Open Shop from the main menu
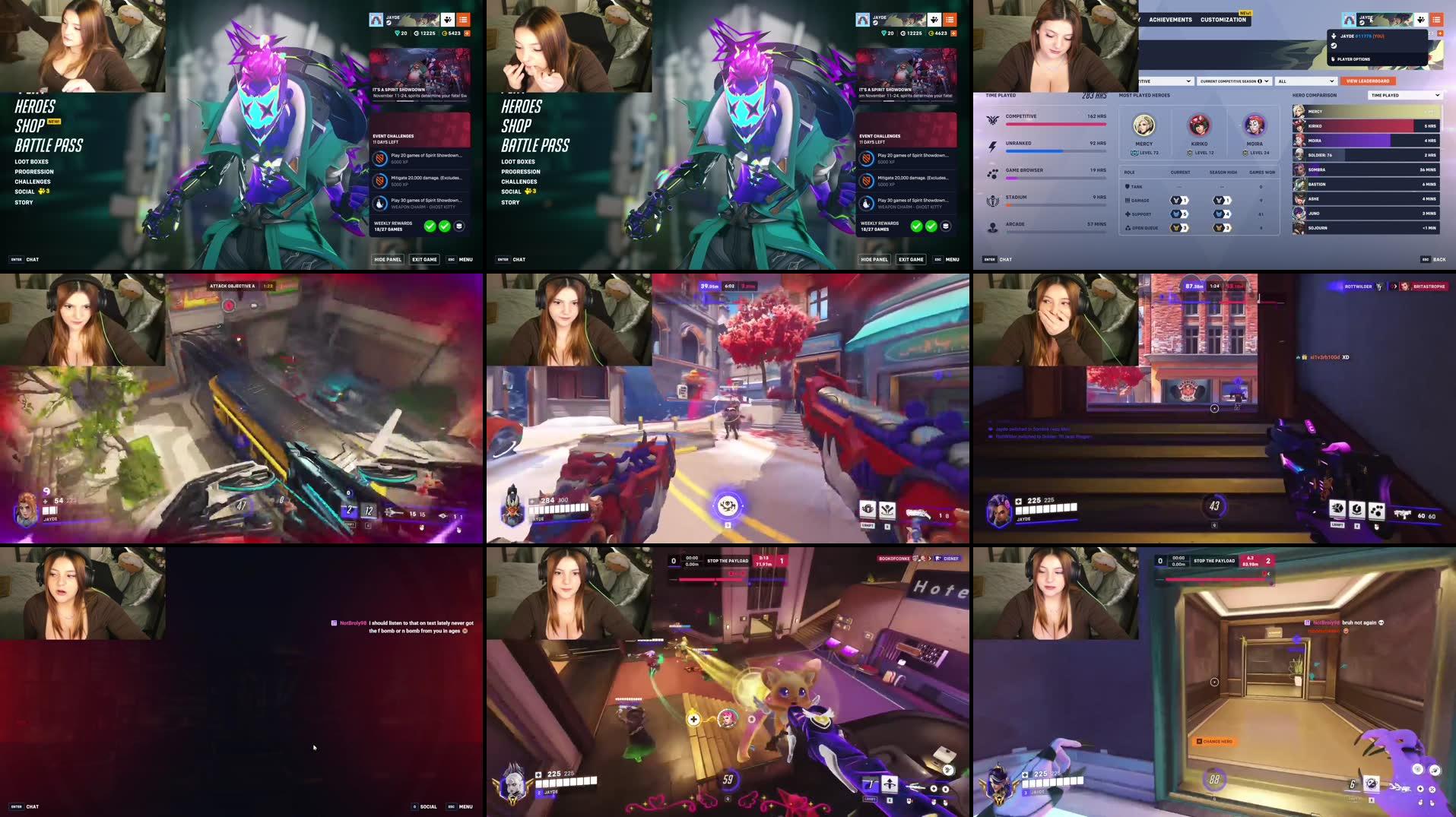This screenshot has height=817, width=1456. click(30, 125)
